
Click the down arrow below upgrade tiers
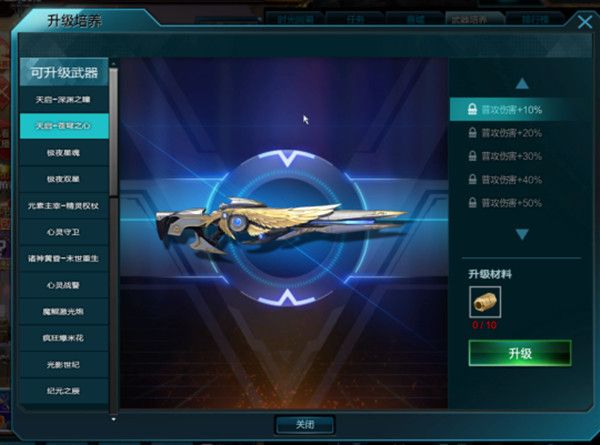click(x=521, y=234)
